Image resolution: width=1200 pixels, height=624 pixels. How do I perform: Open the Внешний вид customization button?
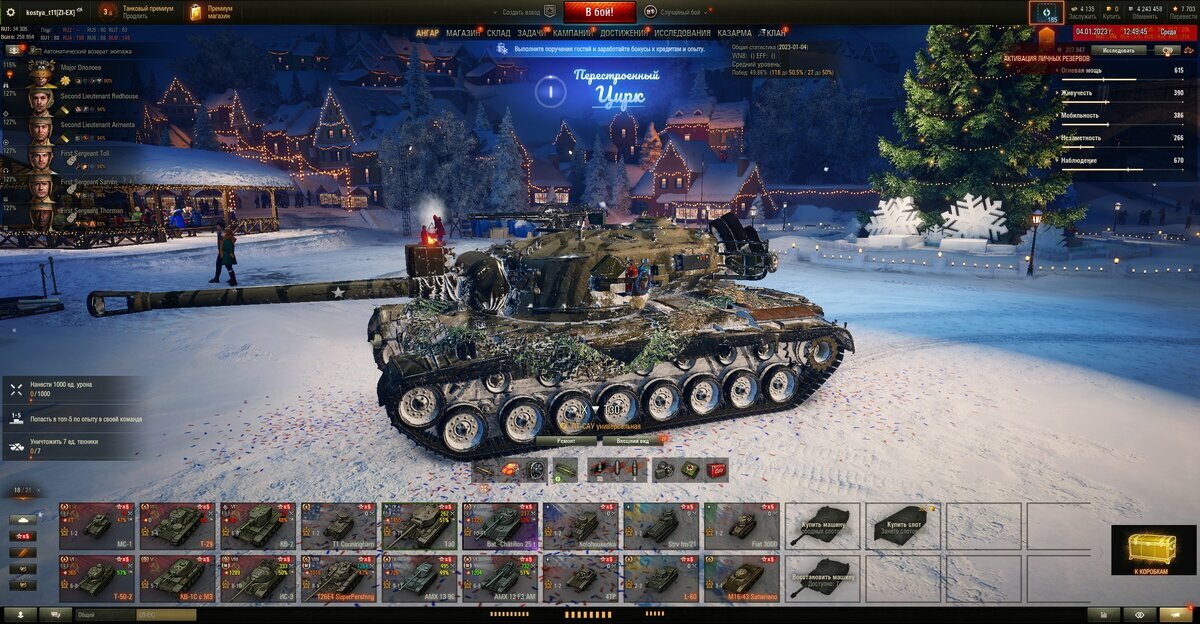(x=634, y=440)
